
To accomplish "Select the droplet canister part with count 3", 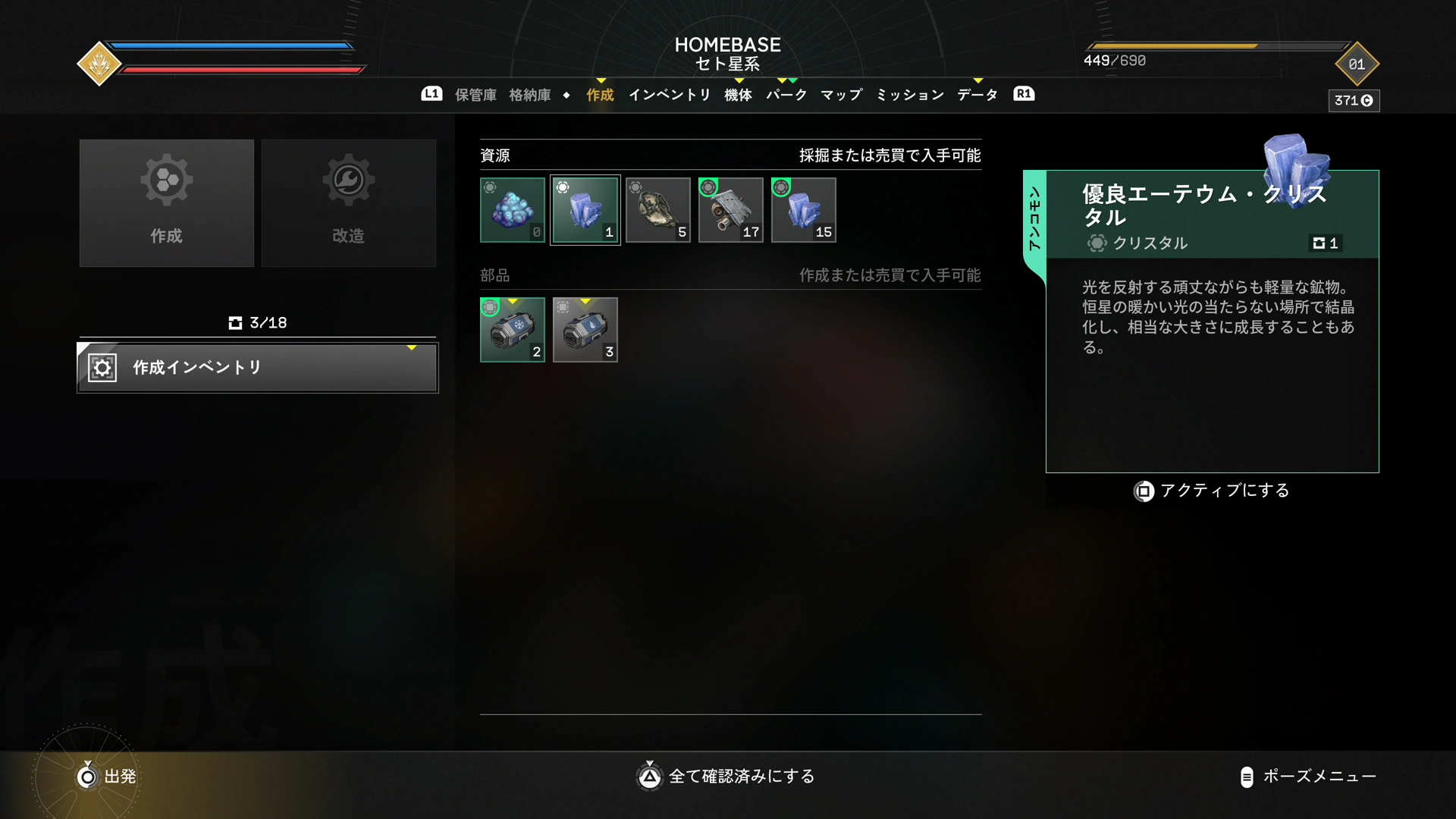I will 585,330.
